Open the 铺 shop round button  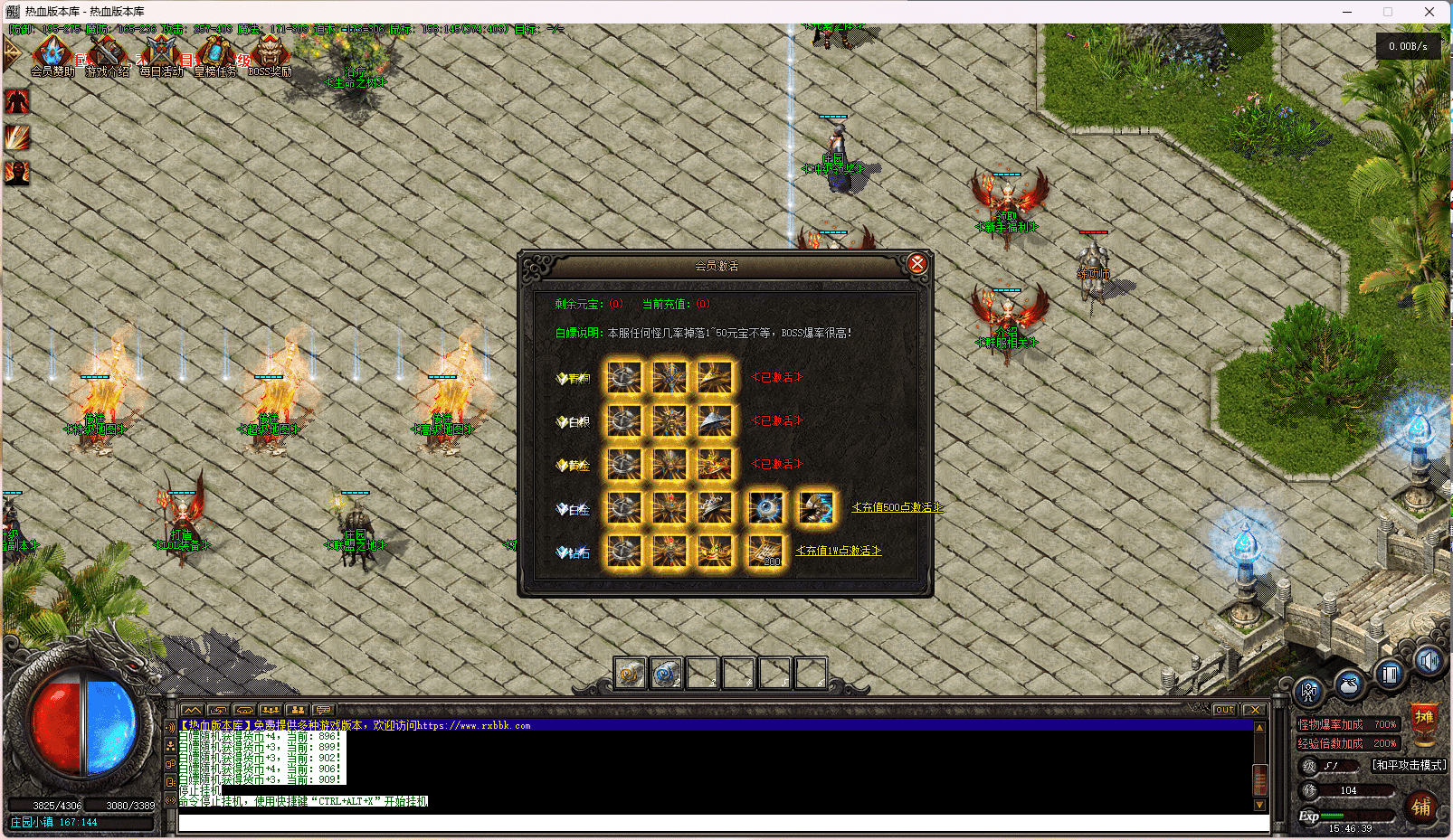pos(1421,807)
